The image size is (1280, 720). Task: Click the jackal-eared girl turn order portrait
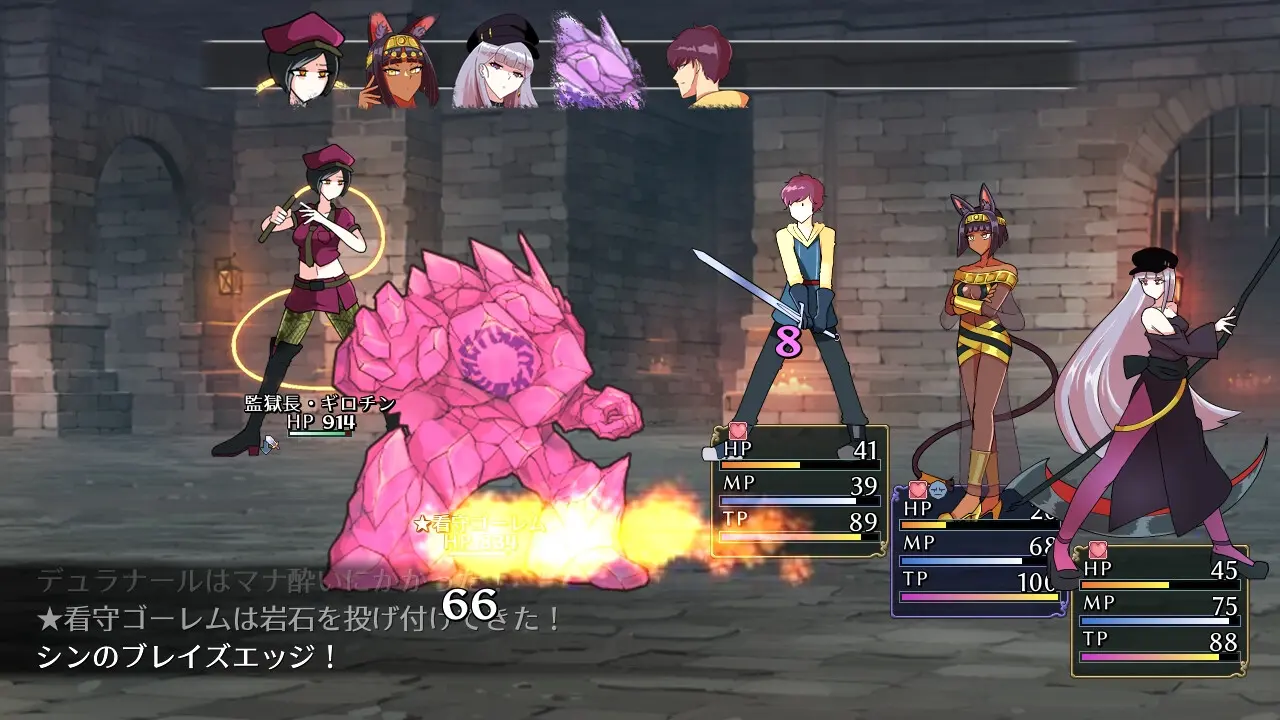(398, 62)
